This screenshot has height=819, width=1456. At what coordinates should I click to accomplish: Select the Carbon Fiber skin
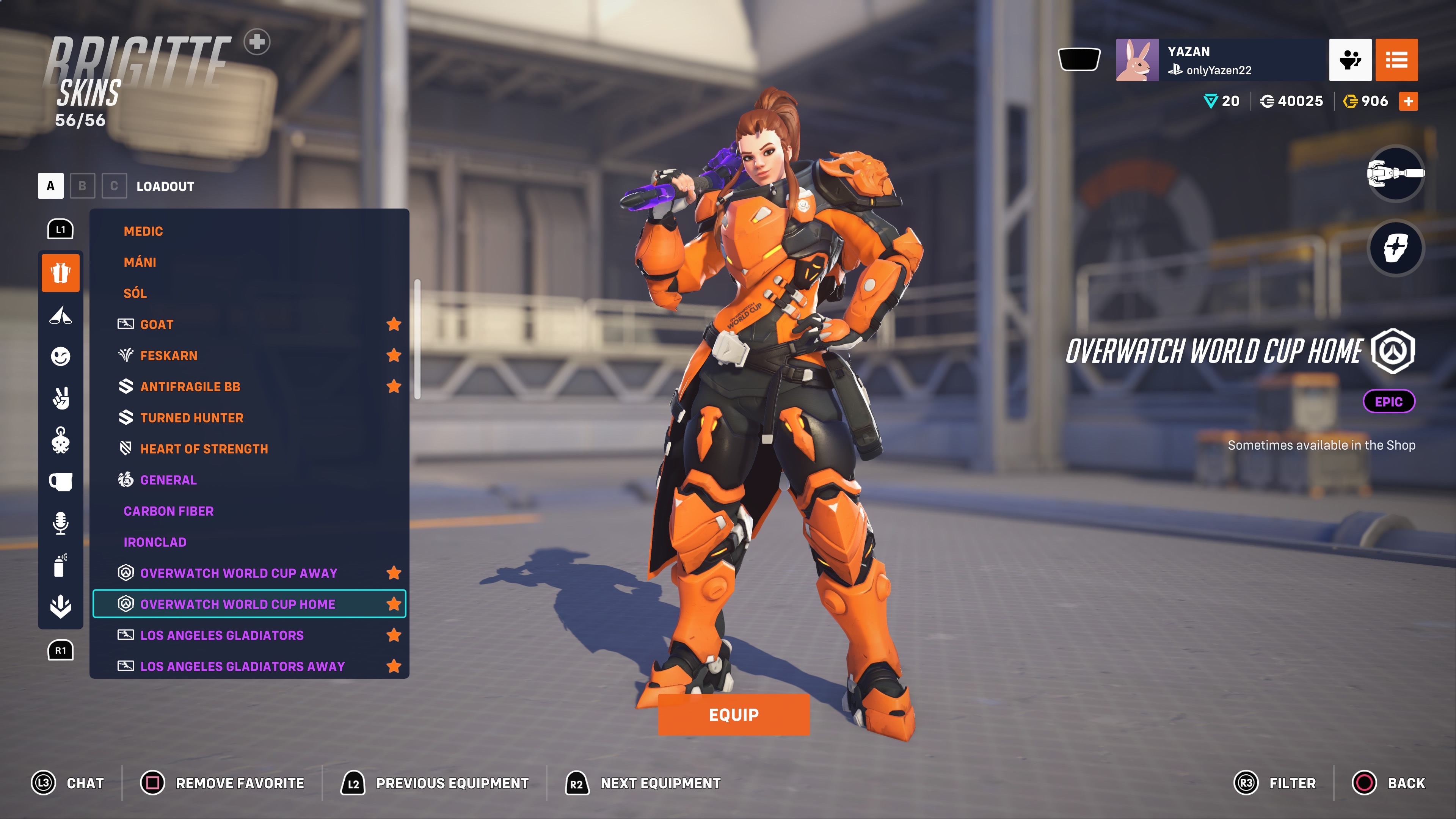168,511
